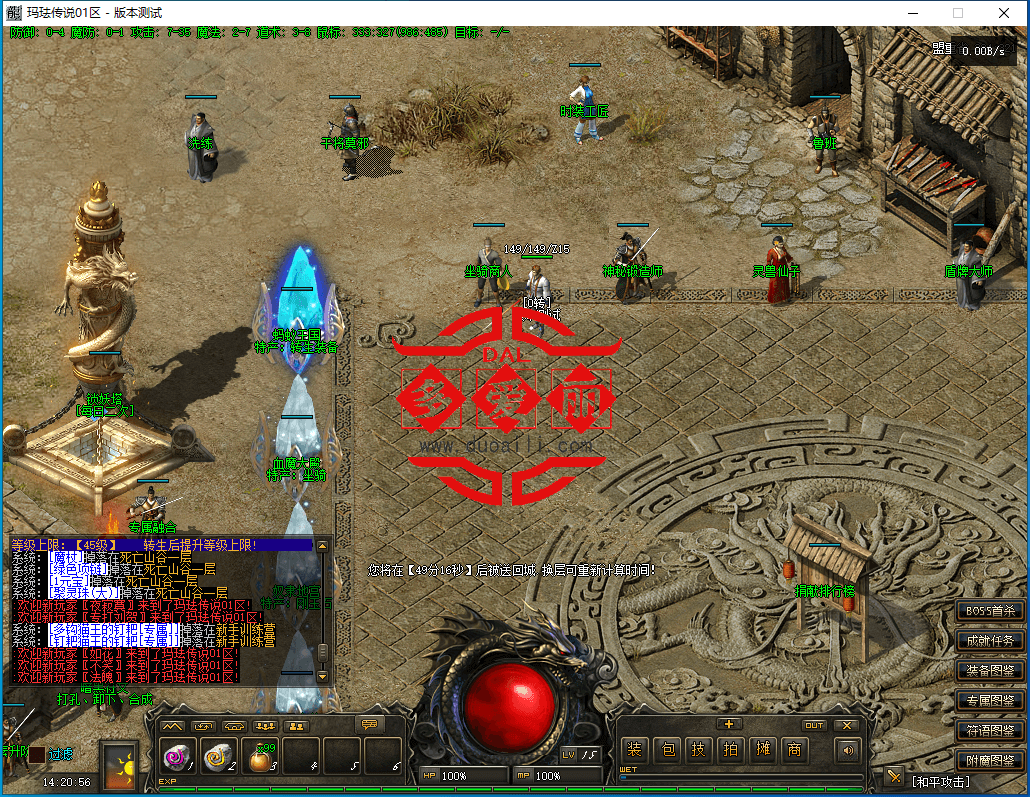Toggle the speaker sound icon
This screenshot has width=1030, height=797.
click(849, 750)
